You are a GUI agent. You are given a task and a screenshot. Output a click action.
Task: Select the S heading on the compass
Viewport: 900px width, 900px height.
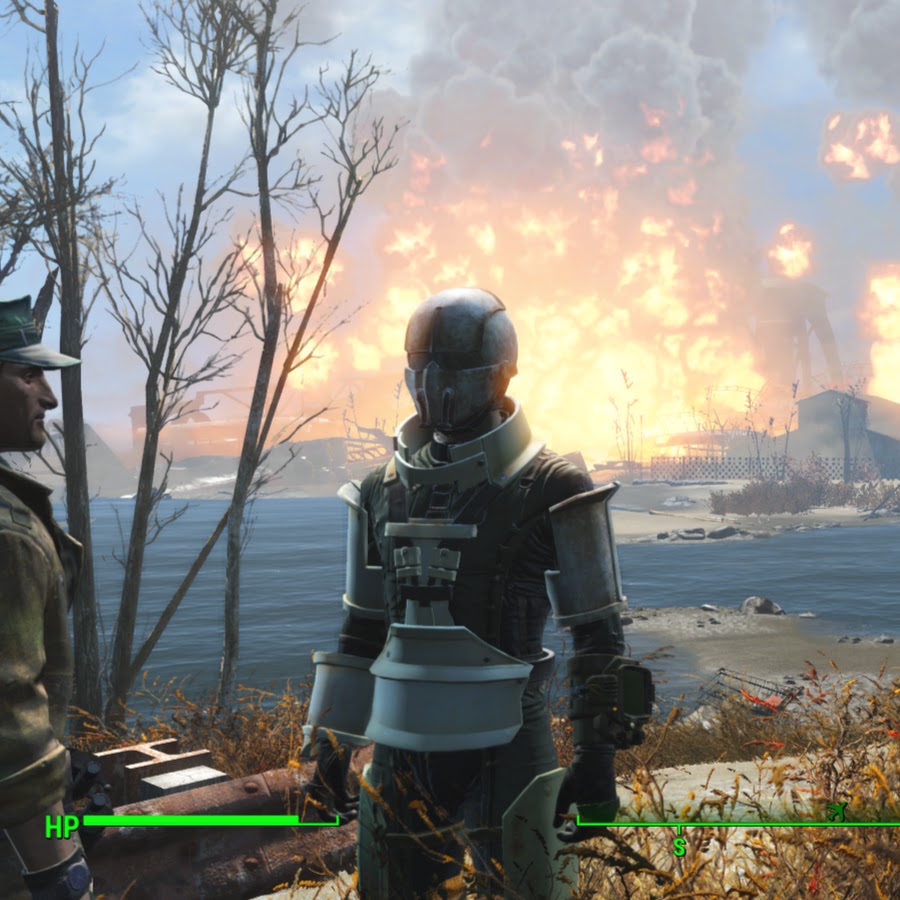(x=679, y=846)
